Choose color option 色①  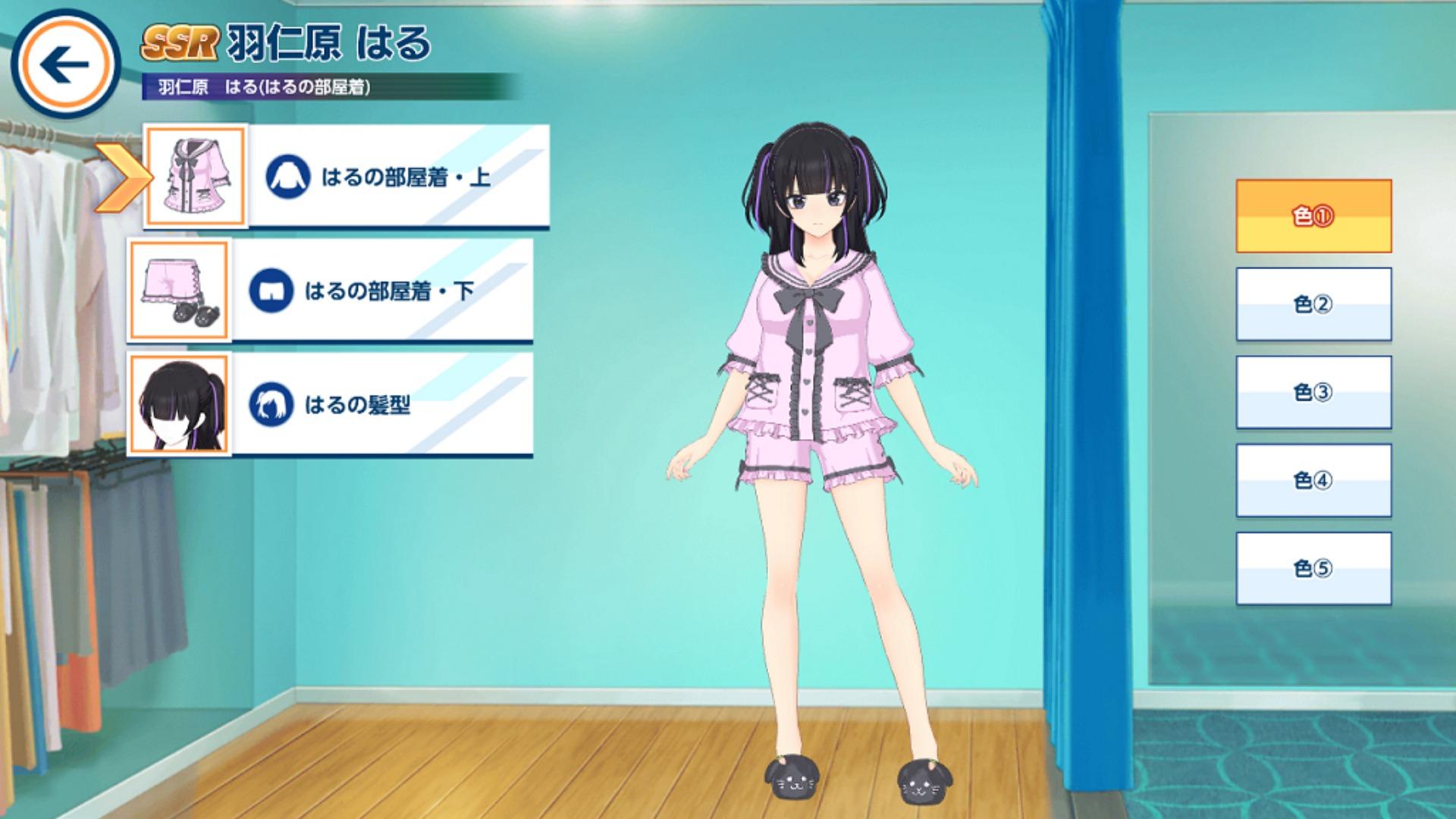pos(1313,216)
